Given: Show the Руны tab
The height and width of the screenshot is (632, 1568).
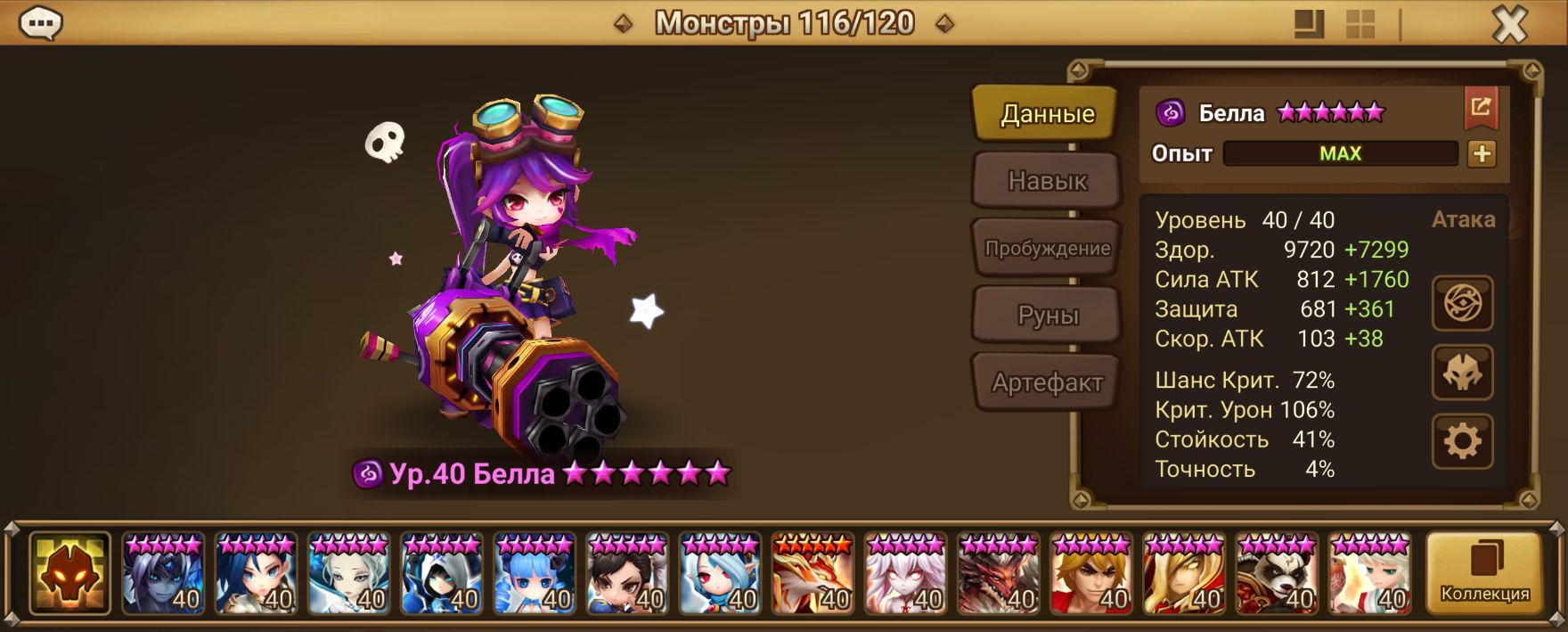Looking at the screenshot, I should click(1047, 316).
